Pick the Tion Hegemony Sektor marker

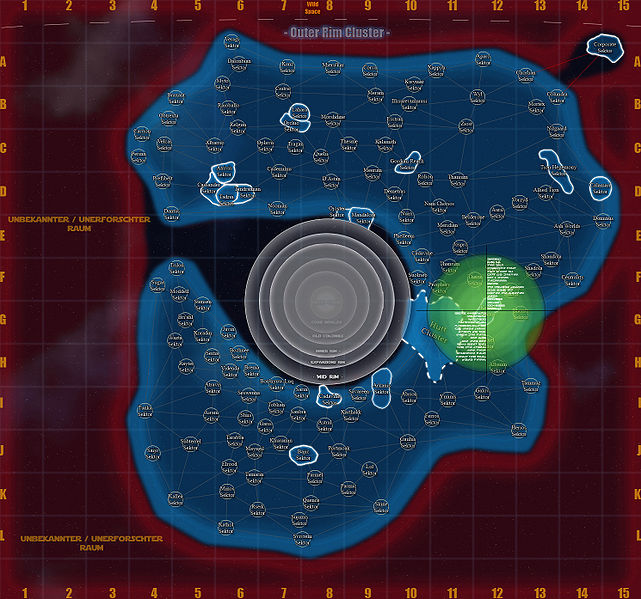558,170
